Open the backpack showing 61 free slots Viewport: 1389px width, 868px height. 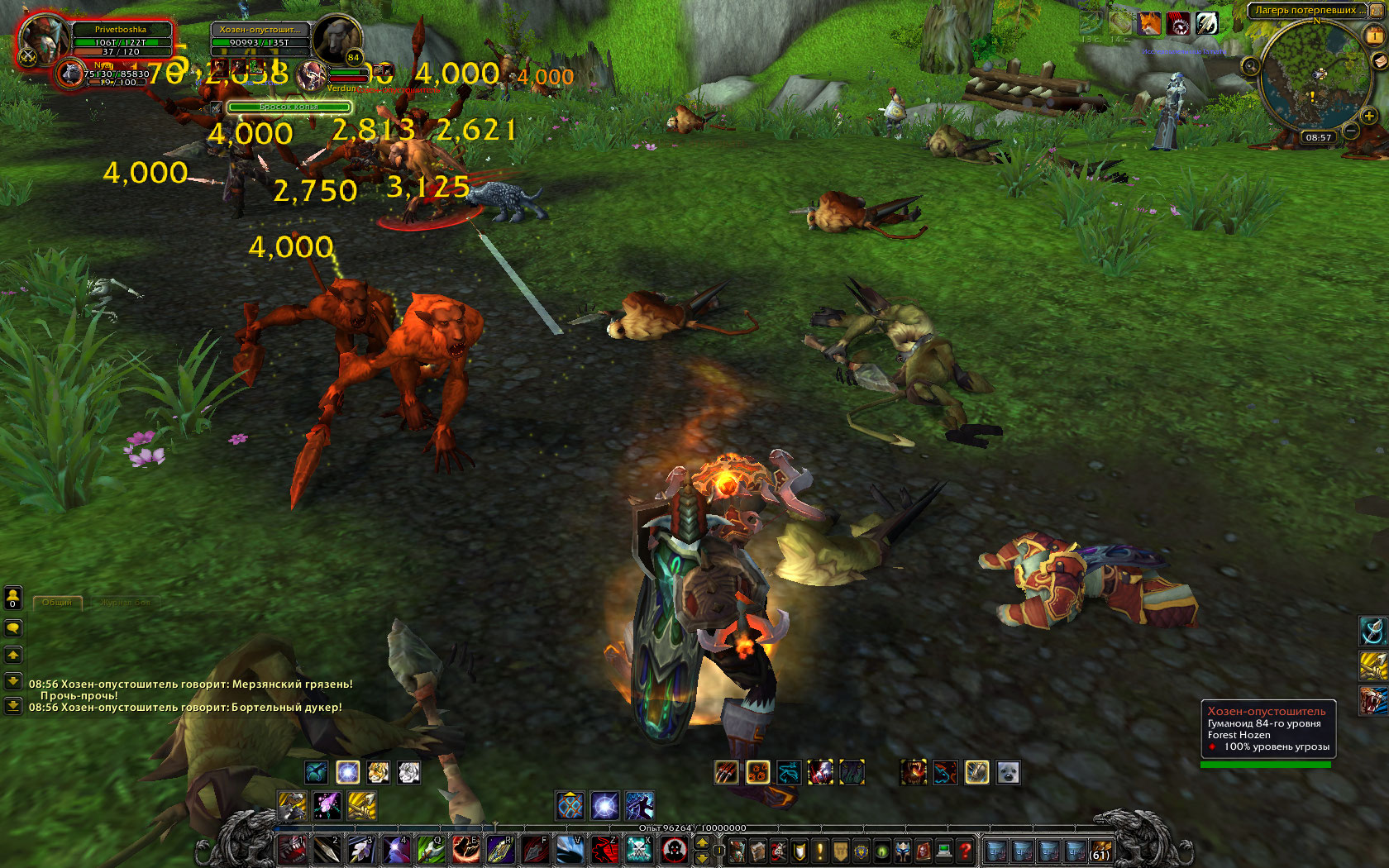1100,850
